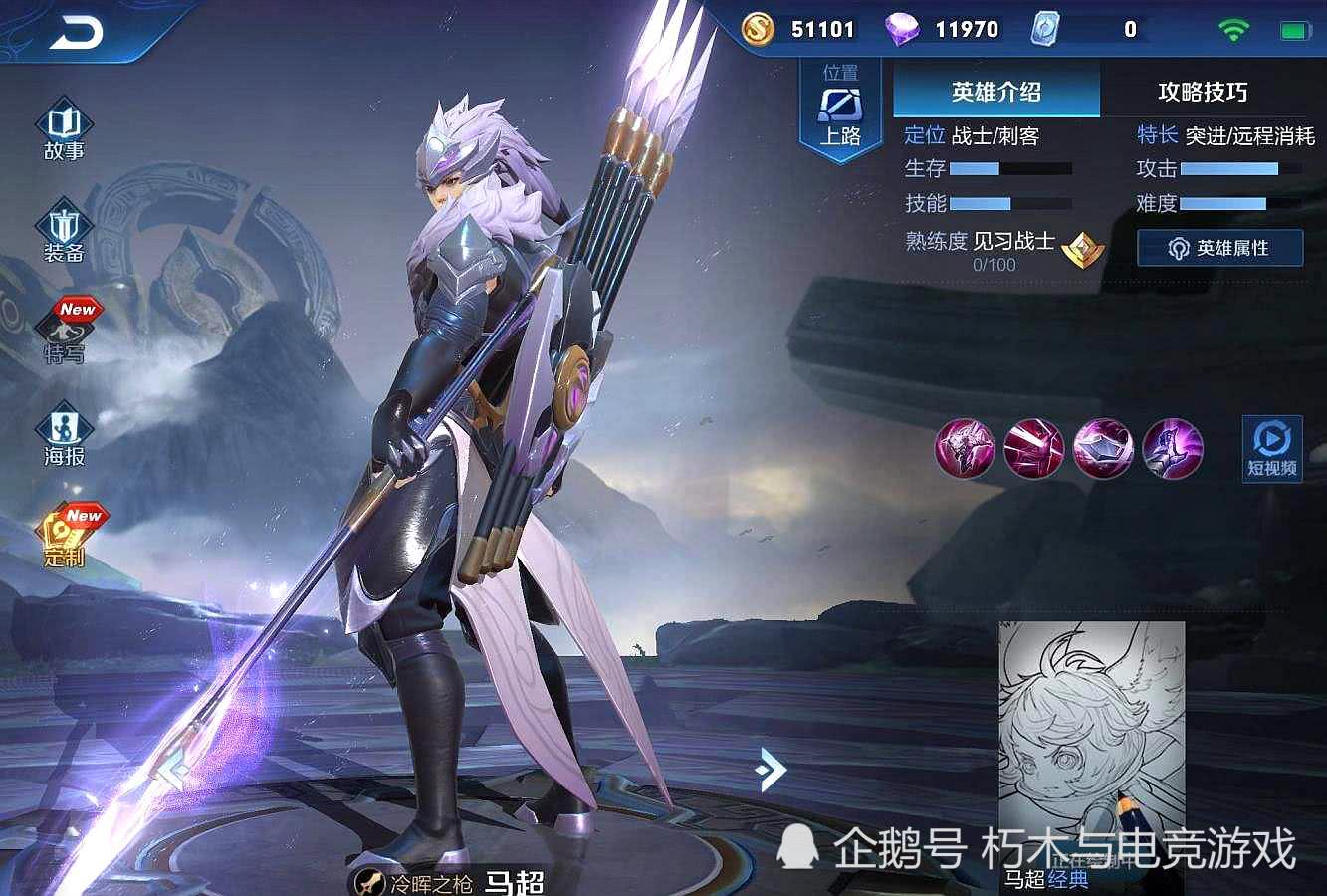
Task: Select the third skill icon with glowing blade
Action: tap(1103, 448)
